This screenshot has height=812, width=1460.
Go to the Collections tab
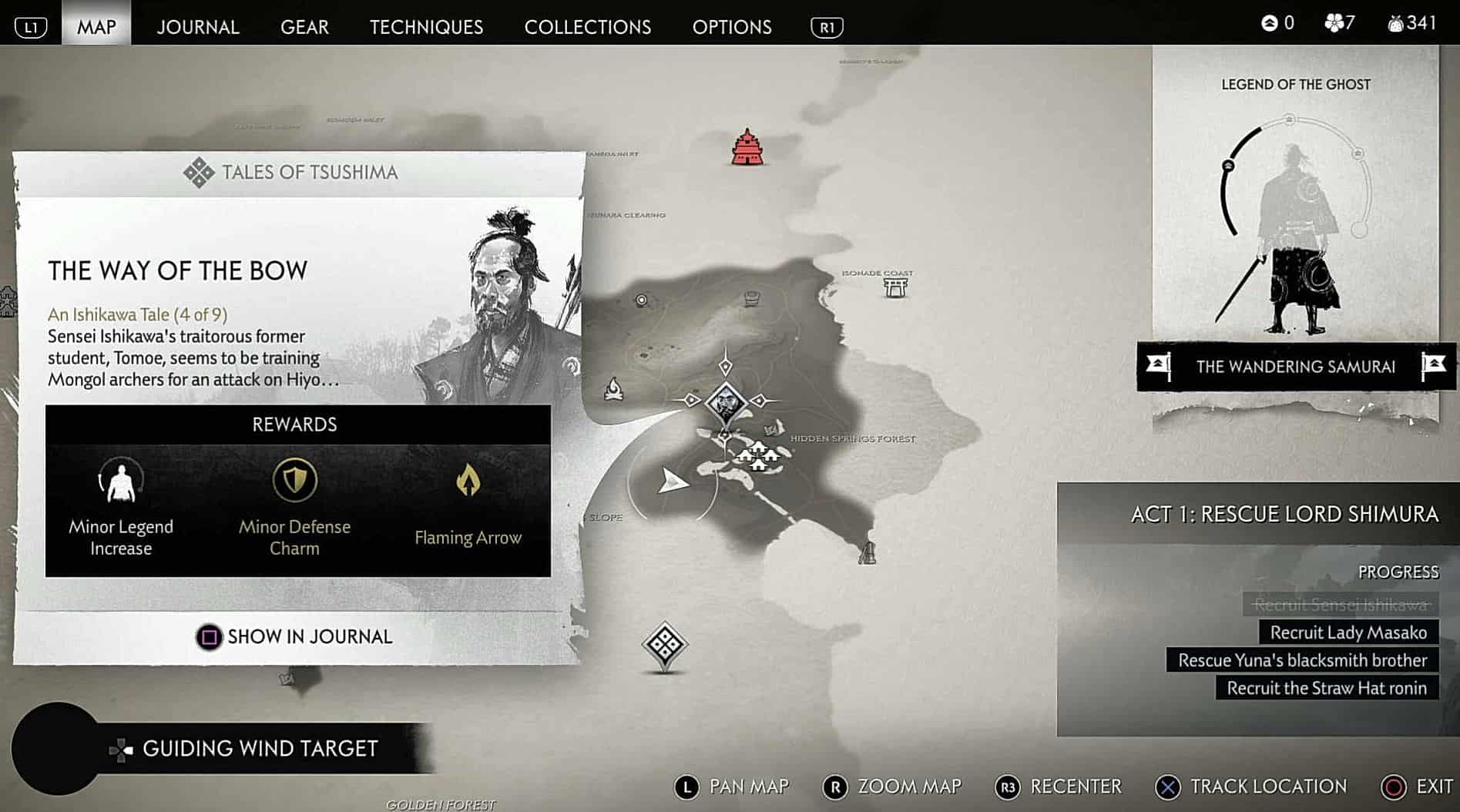click(587, 27)
